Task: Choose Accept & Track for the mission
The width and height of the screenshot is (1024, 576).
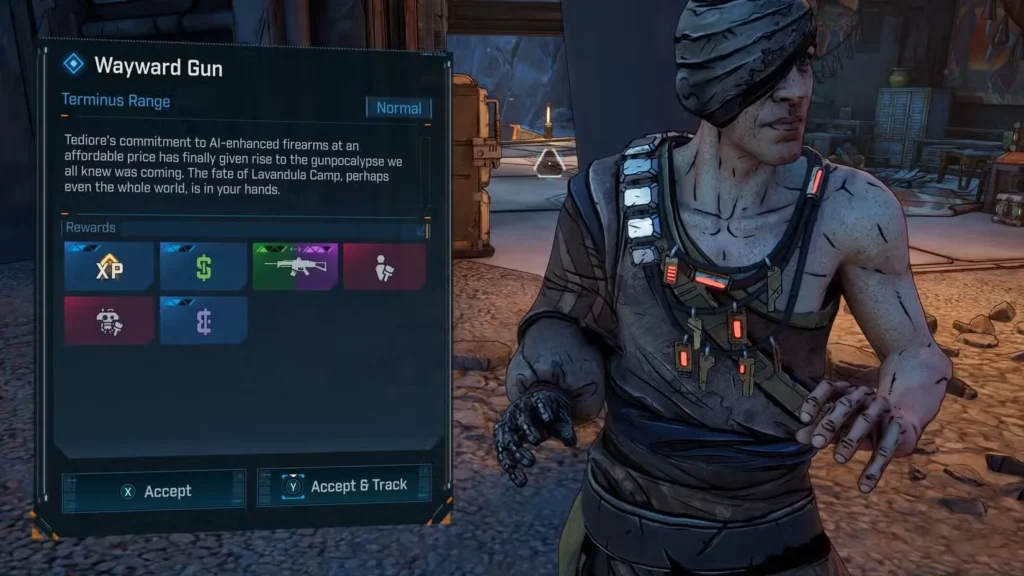Action: pyautogui.click(x=345, y=486)
